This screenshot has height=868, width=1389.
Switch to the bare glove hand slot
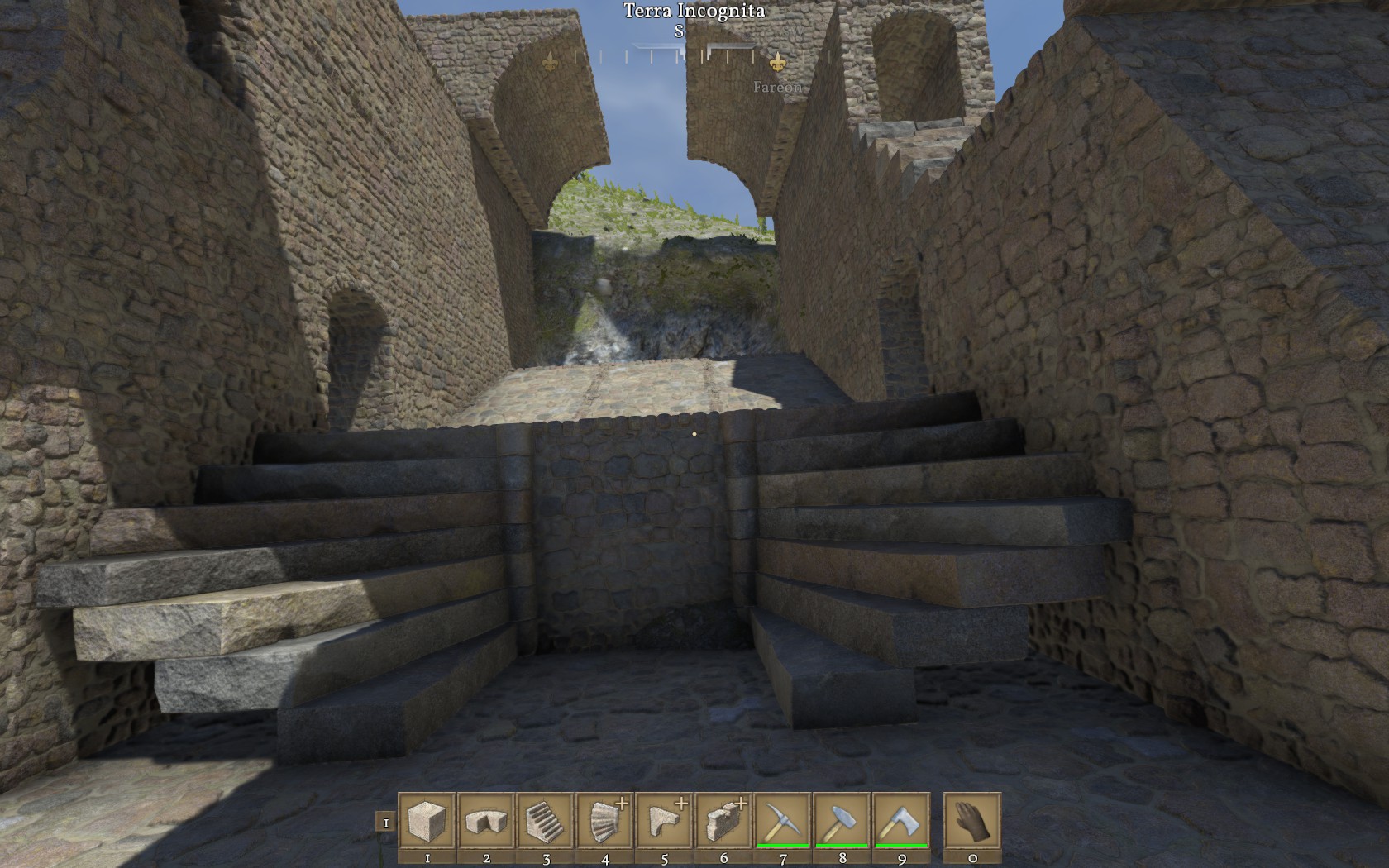coord(972,821)
